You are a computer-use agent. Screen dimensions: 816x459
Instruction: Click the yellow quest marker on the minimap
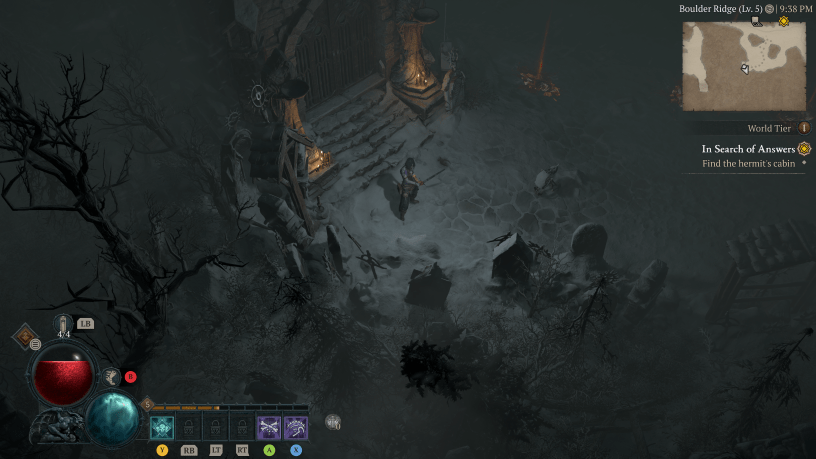tap(783, 22)
